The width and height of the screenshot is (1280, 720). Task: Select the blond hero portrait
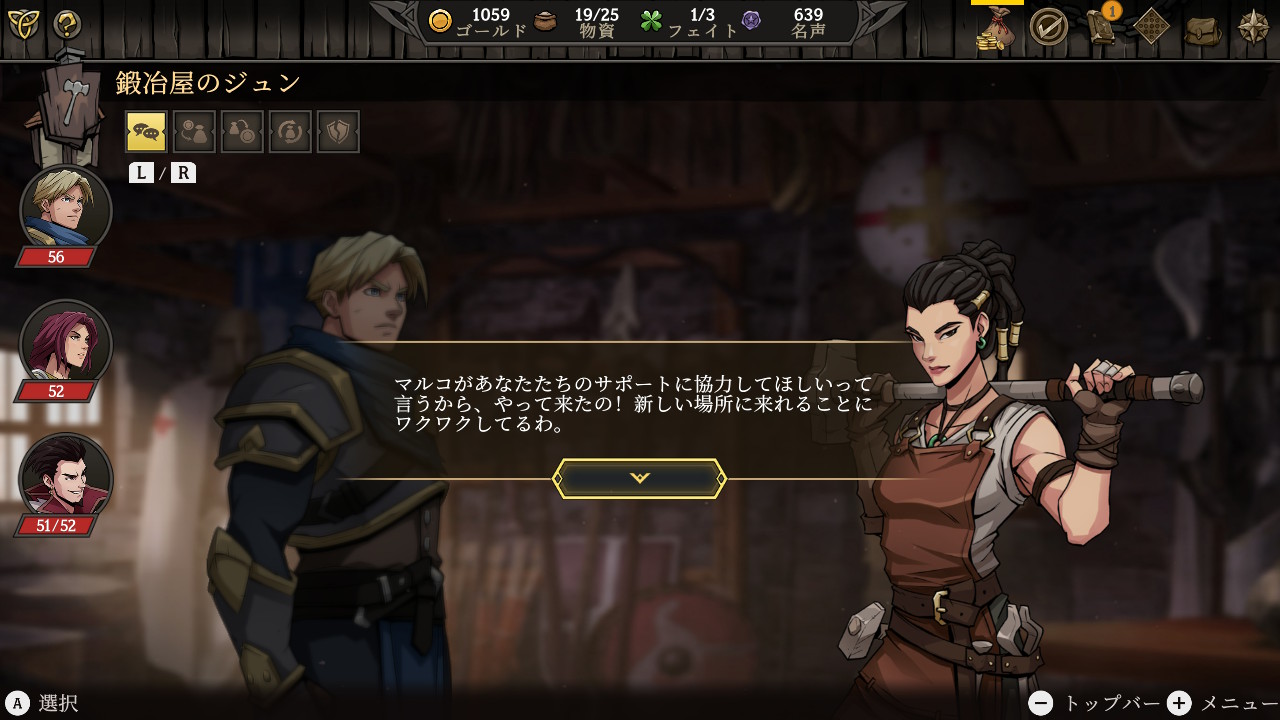pyautogui.click(x=65, y=208)
